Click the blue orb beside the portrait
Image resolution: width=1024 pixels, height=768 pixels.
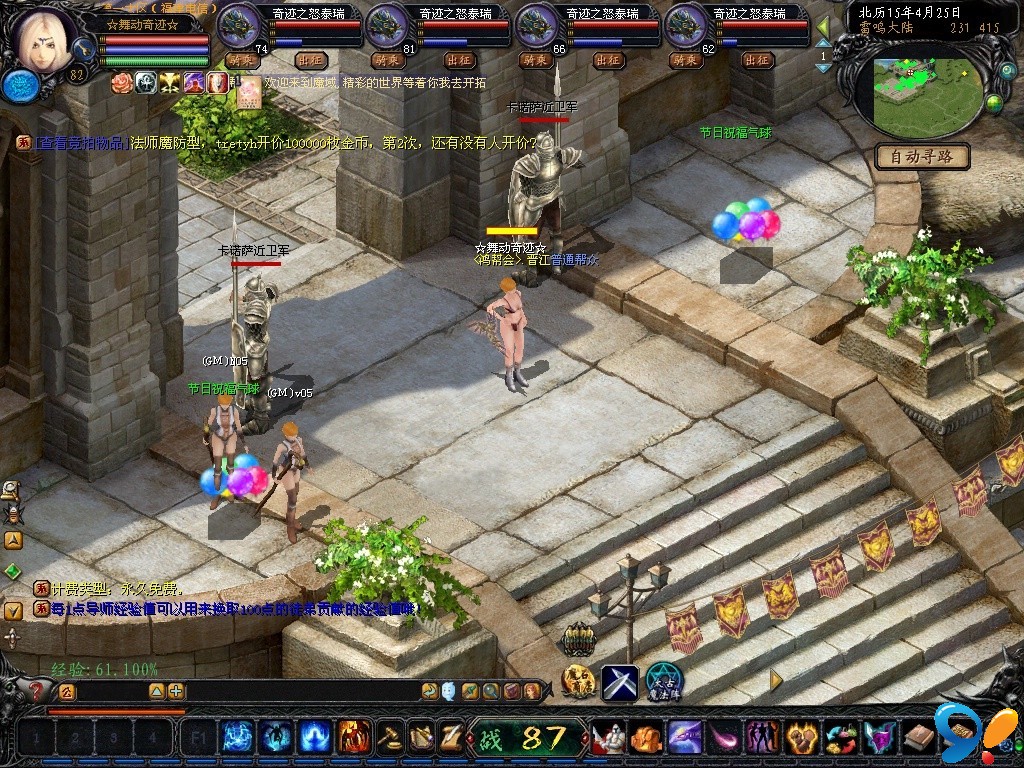[19, 86]
